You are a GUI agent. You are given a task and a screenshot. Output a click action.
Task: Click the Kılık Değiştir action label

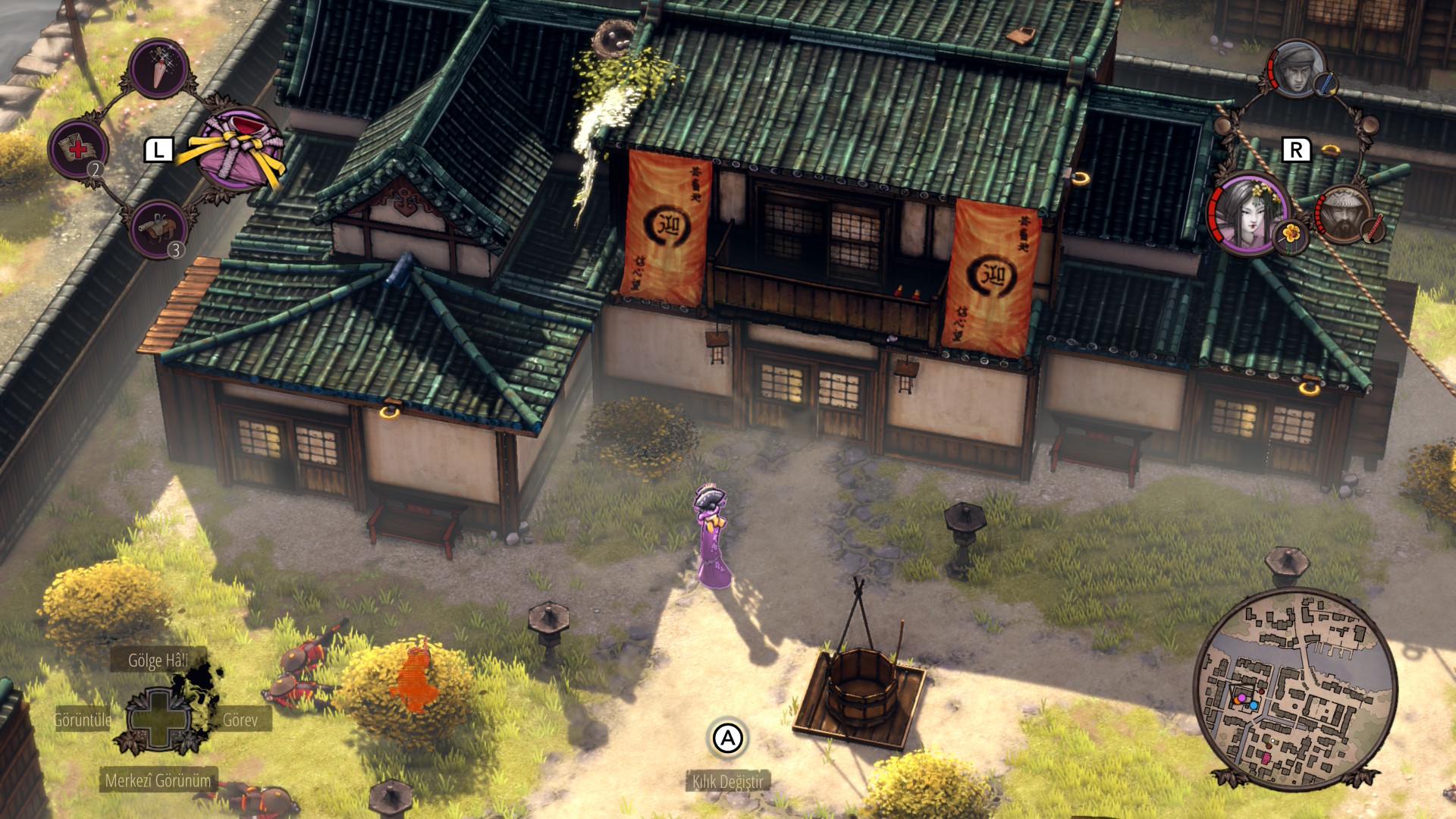click(x=728, y=782)
